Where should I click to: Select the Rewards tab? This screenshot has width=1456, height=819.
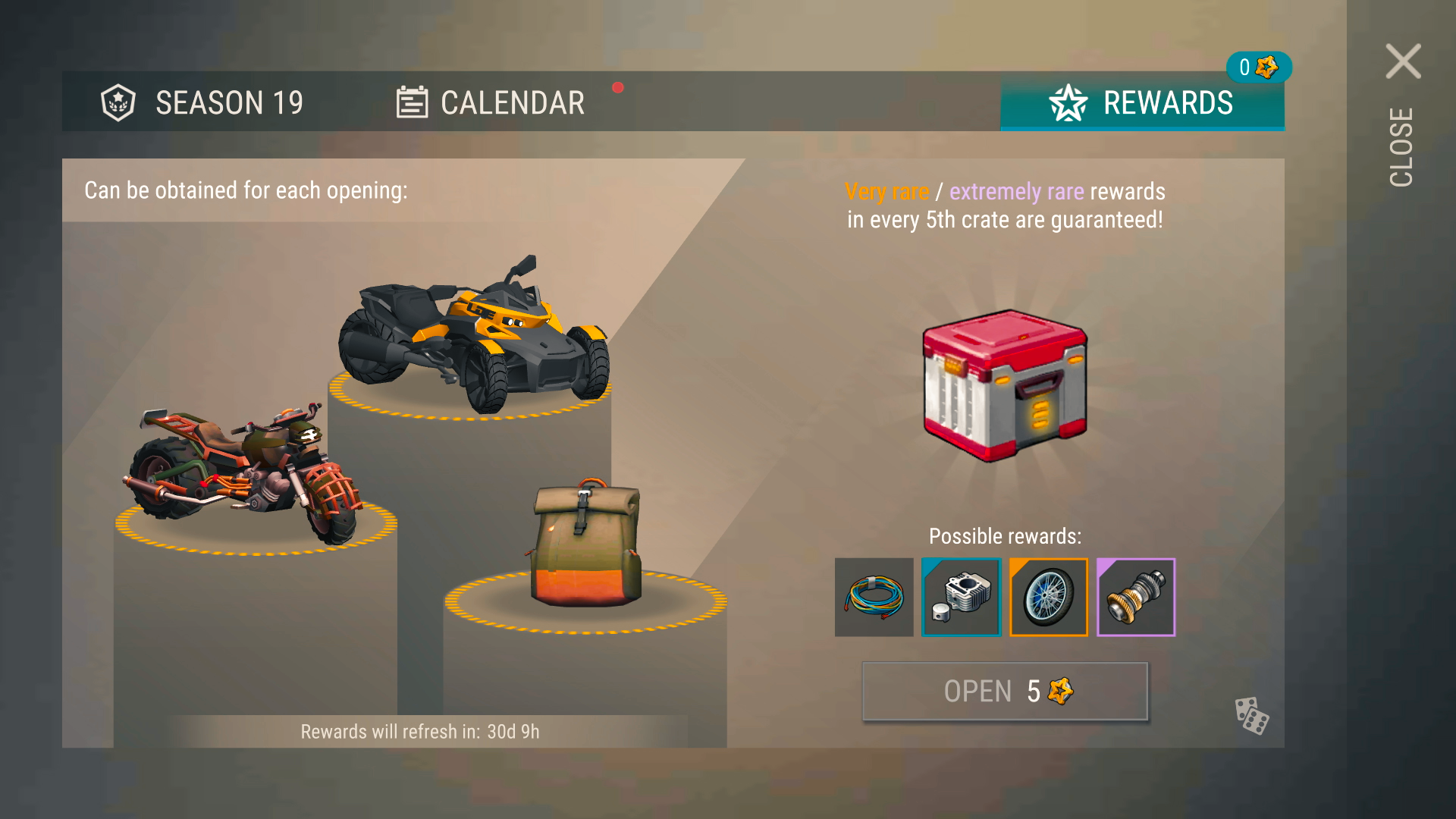1142,102
